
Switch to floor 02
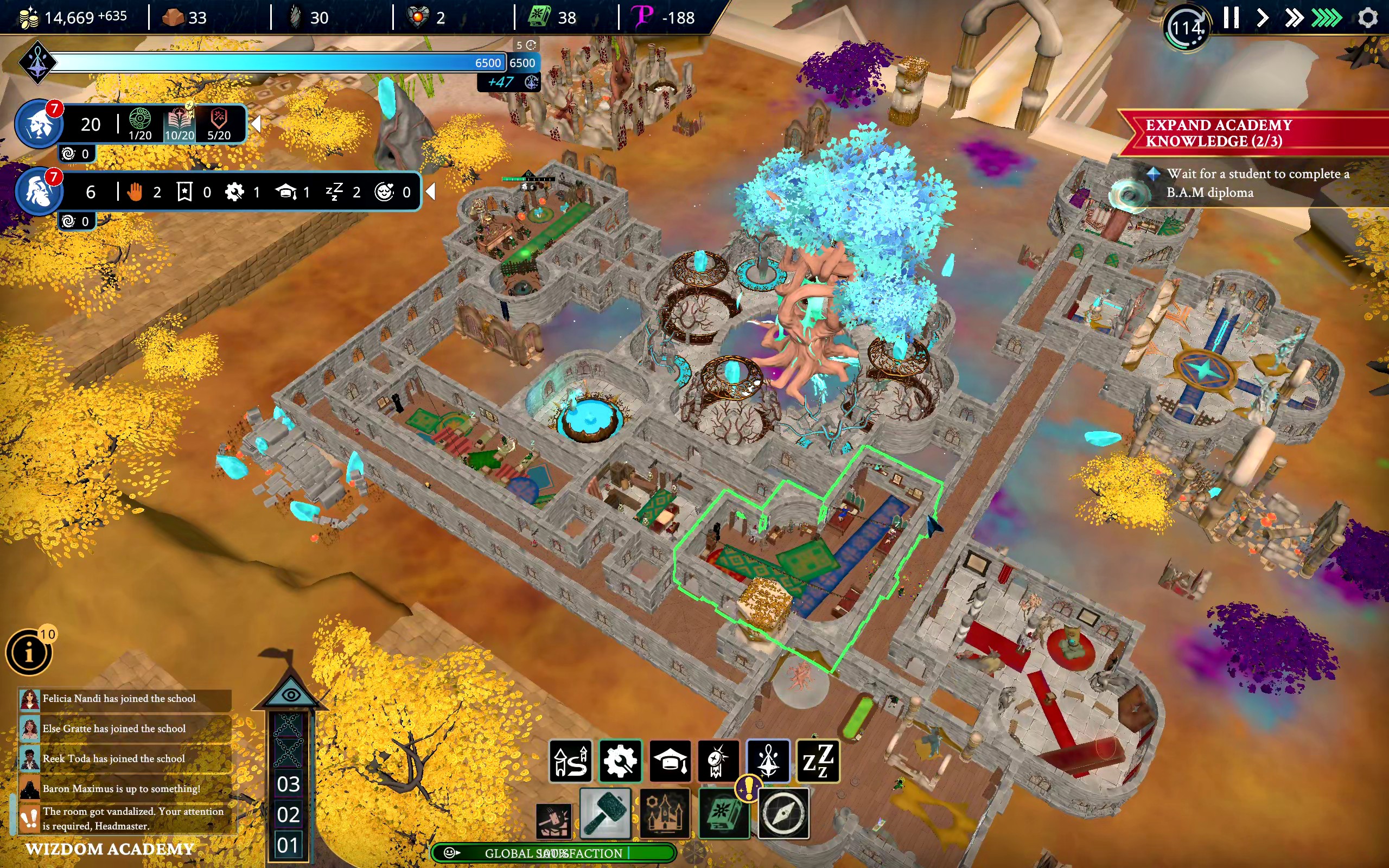pyautogui.click(x=288, y=815)
